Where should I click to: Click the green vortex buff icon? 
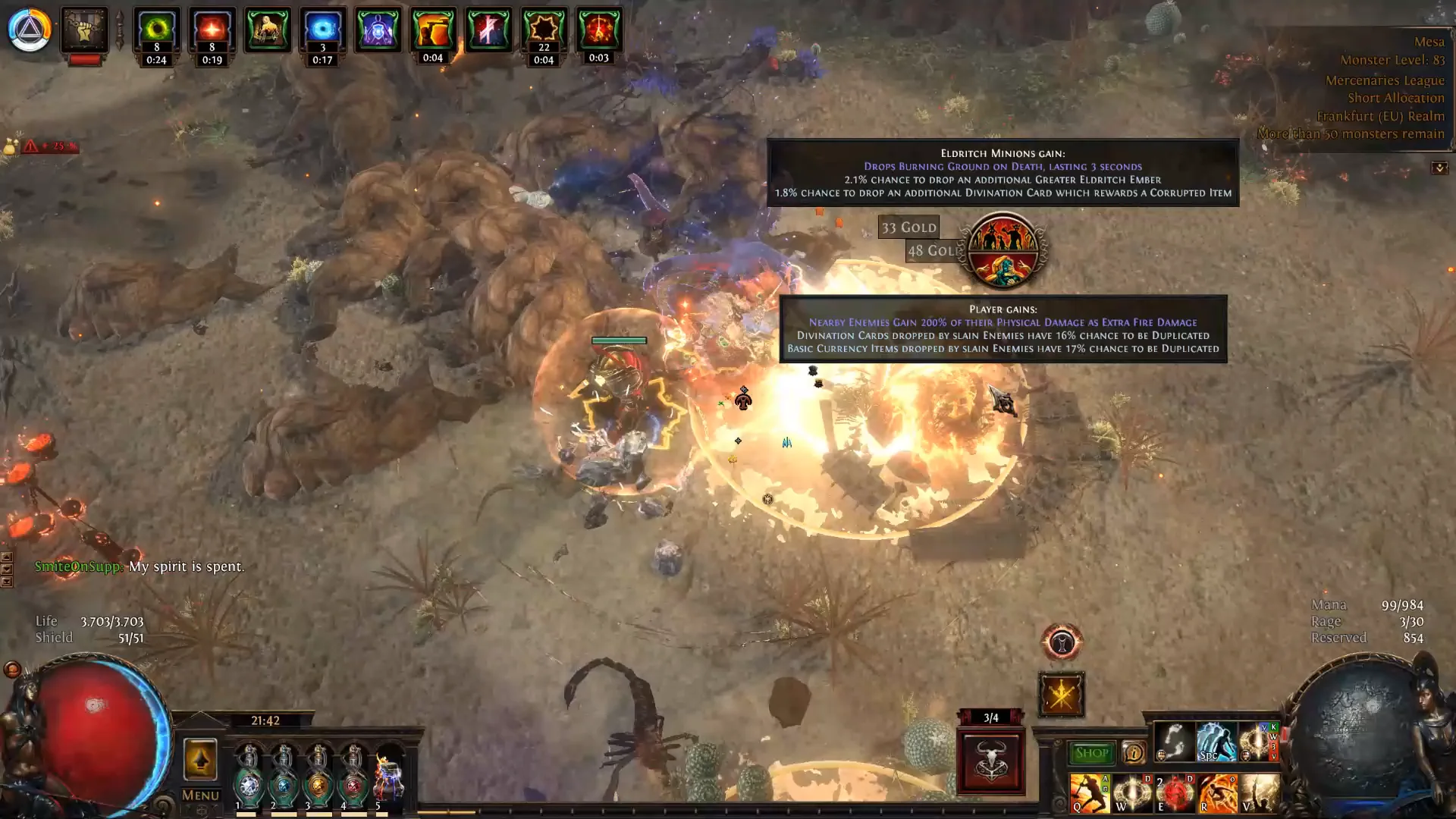pyautogui.click(x=157, y=30)
